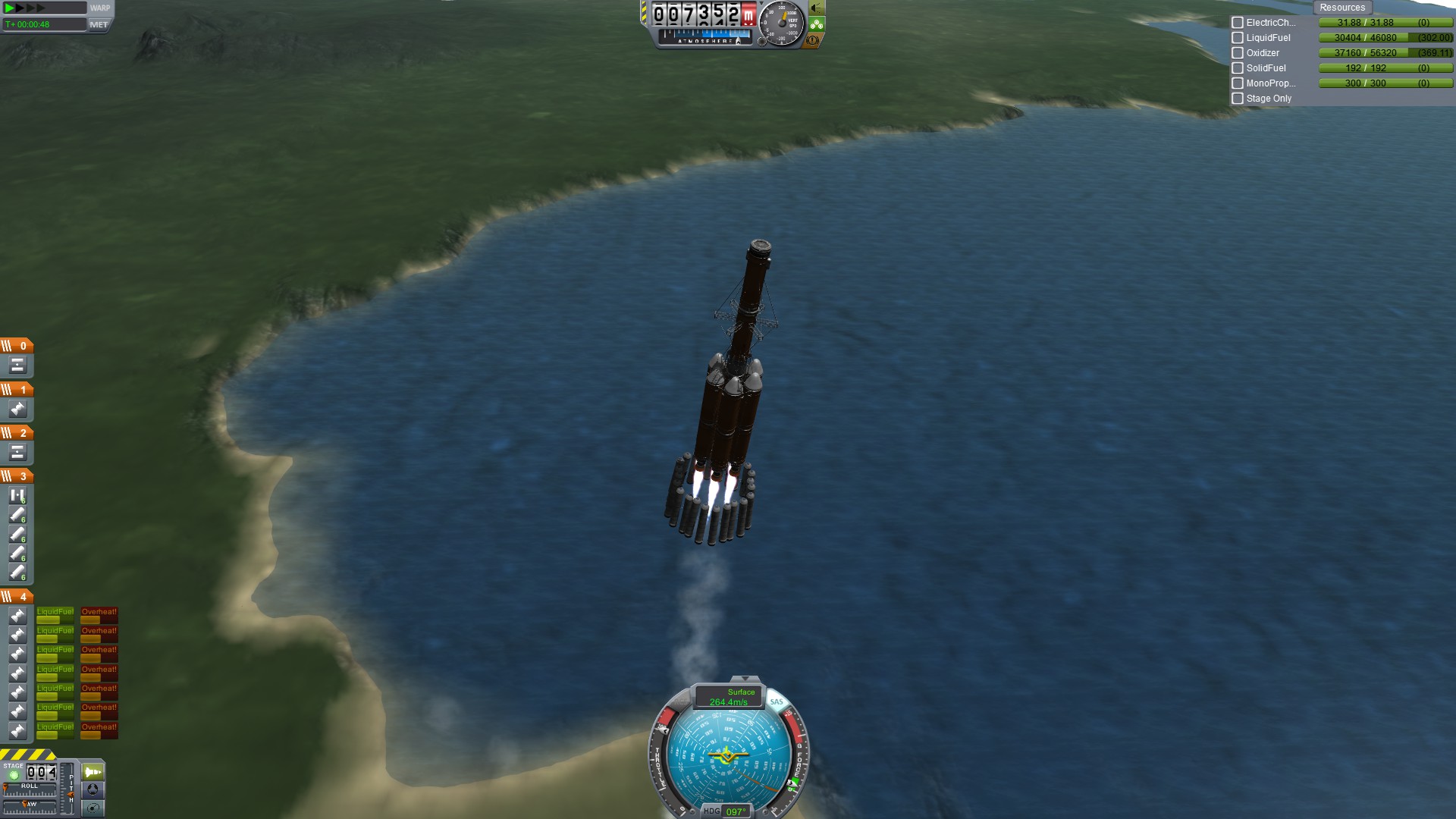Tick the SolidFuel resource checkbox
The height and width of the screenshot is (819, 1456).
(1238, 68)
